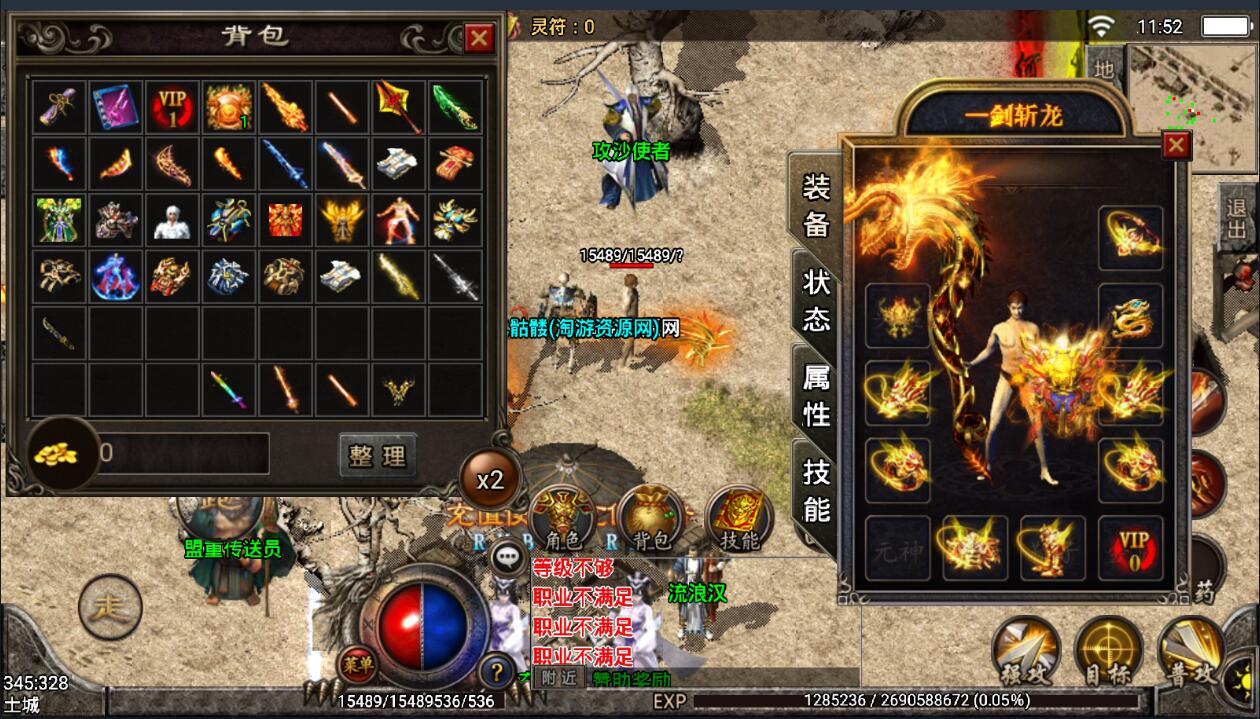Tap the 走 walk mode button
Image resolution: width=1260 pixels, height=719 pixels.
pyautogui.click(x=110, y=607)
